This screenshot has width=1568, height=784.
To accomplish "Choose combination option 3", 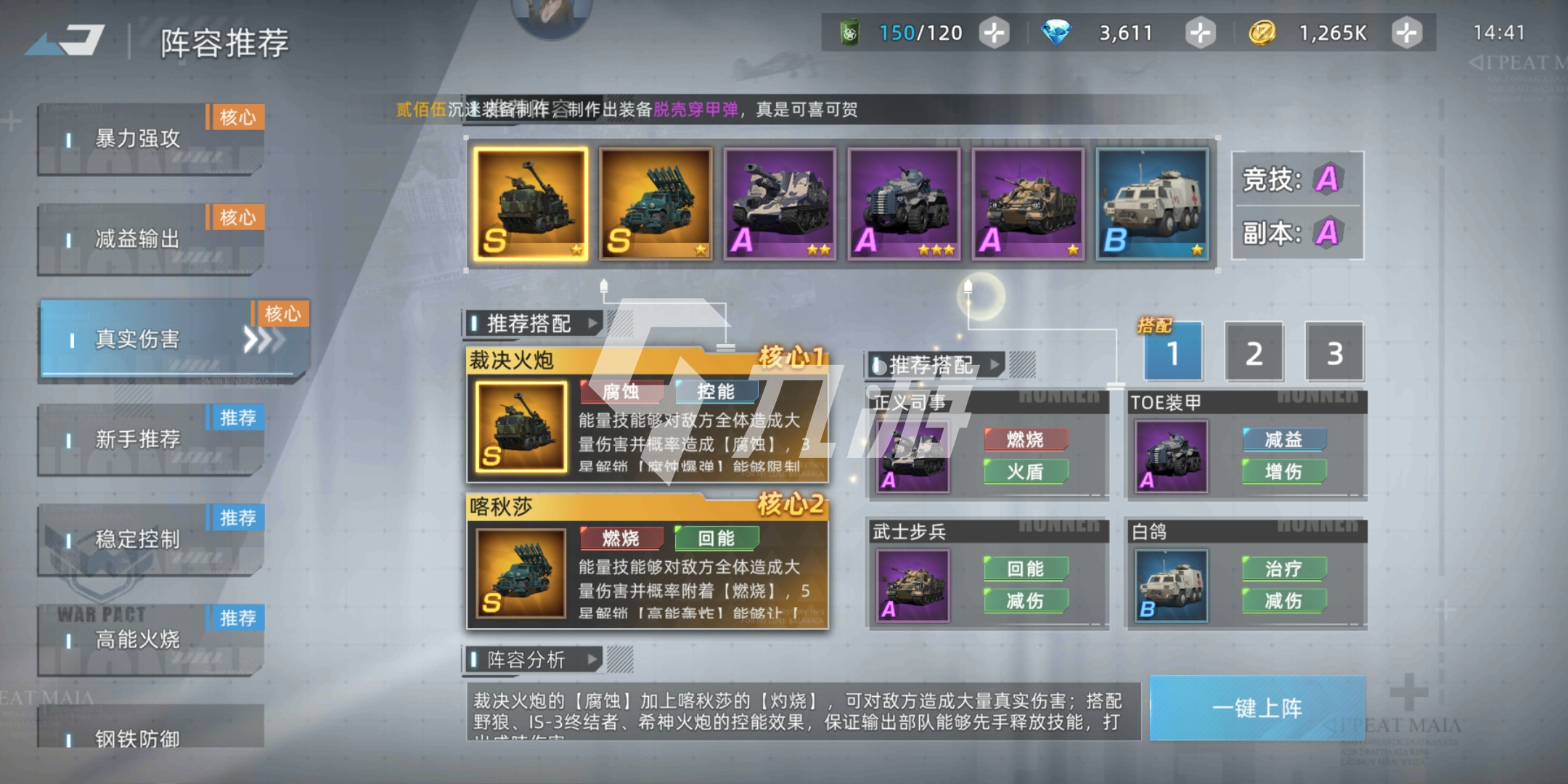I will point(1334,354).
